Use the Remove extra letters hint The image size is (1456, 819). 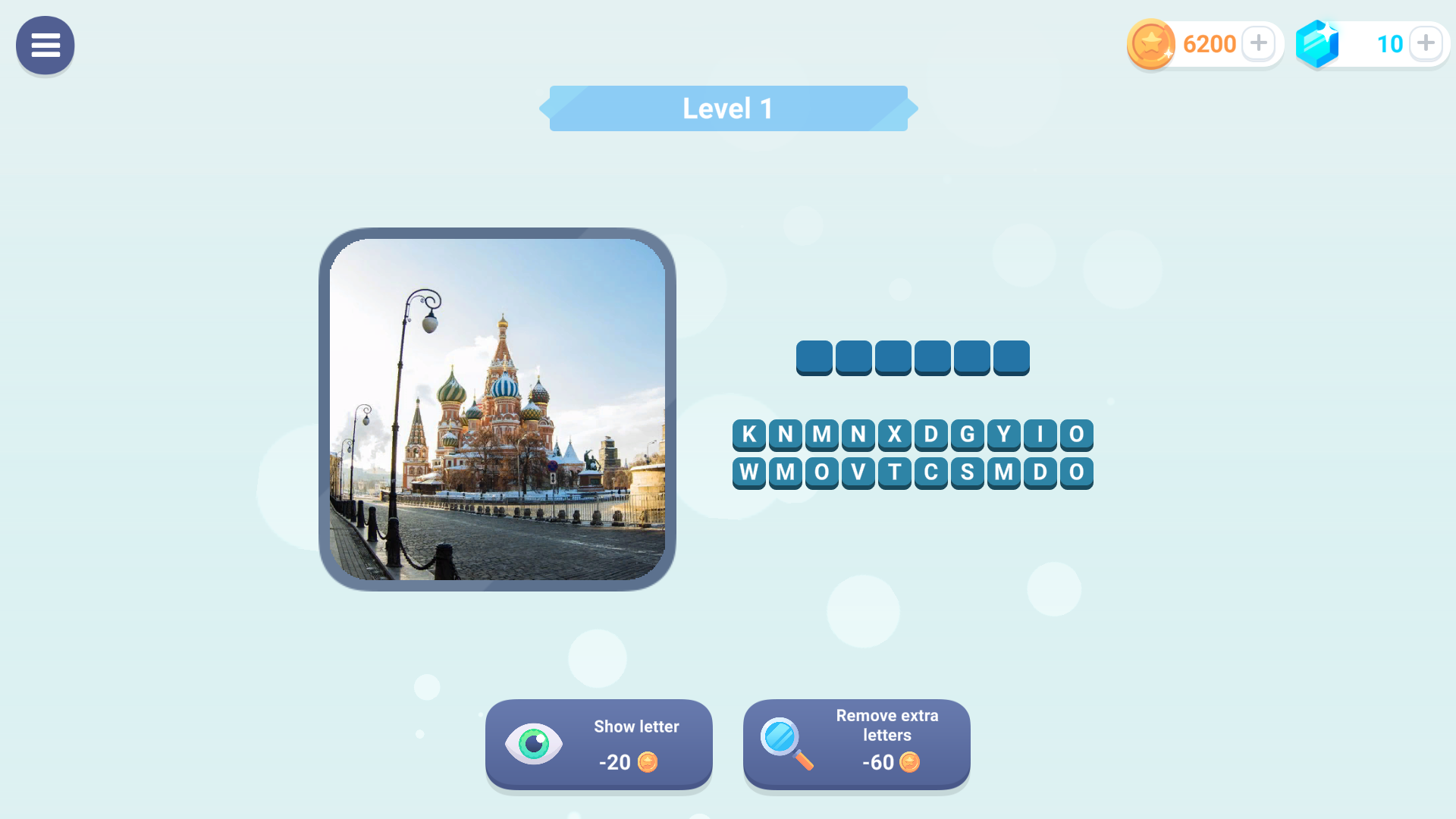(856, 745)
